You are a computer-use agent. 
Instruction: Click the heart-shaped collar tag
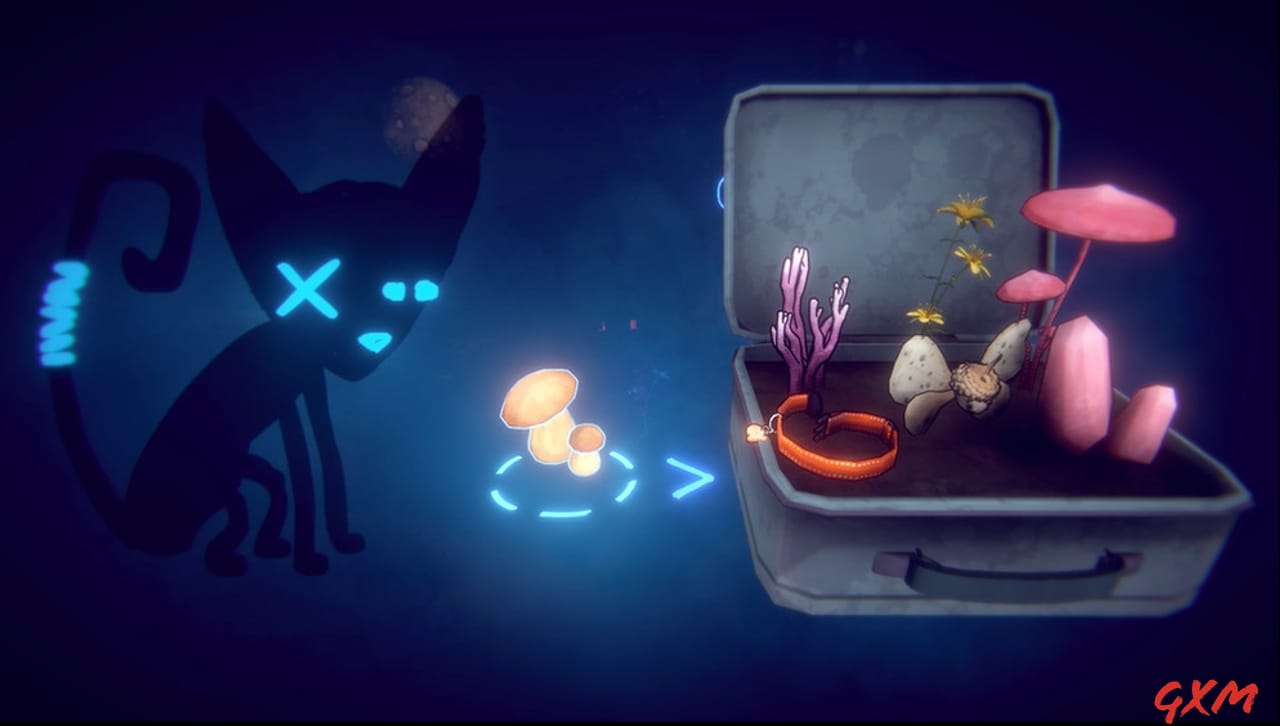[x=757, y=430]
